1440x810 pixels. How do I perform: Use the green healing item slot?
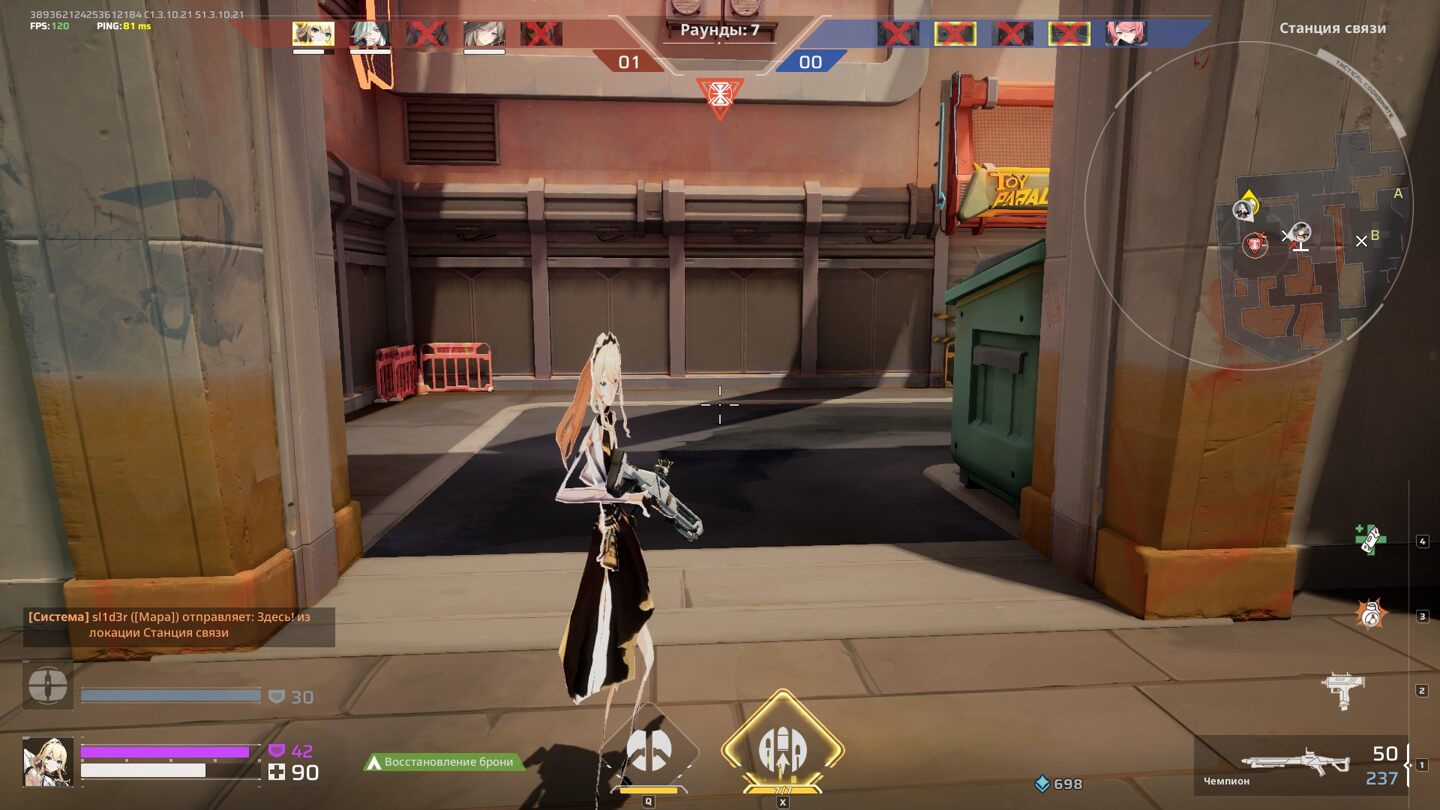1369,539
